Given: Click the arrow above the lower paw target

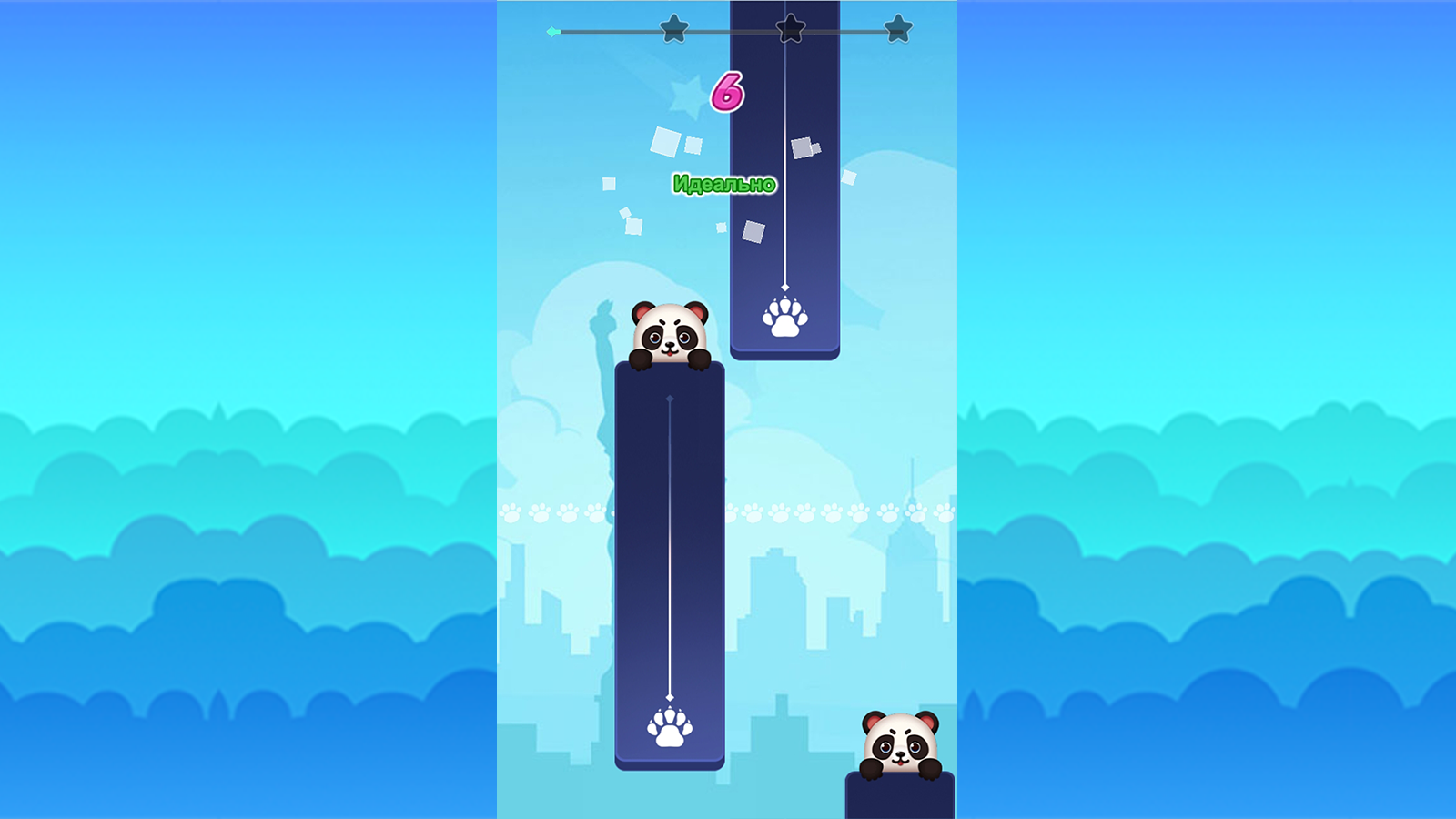Looking at the screenshot, I should [671, 694].
